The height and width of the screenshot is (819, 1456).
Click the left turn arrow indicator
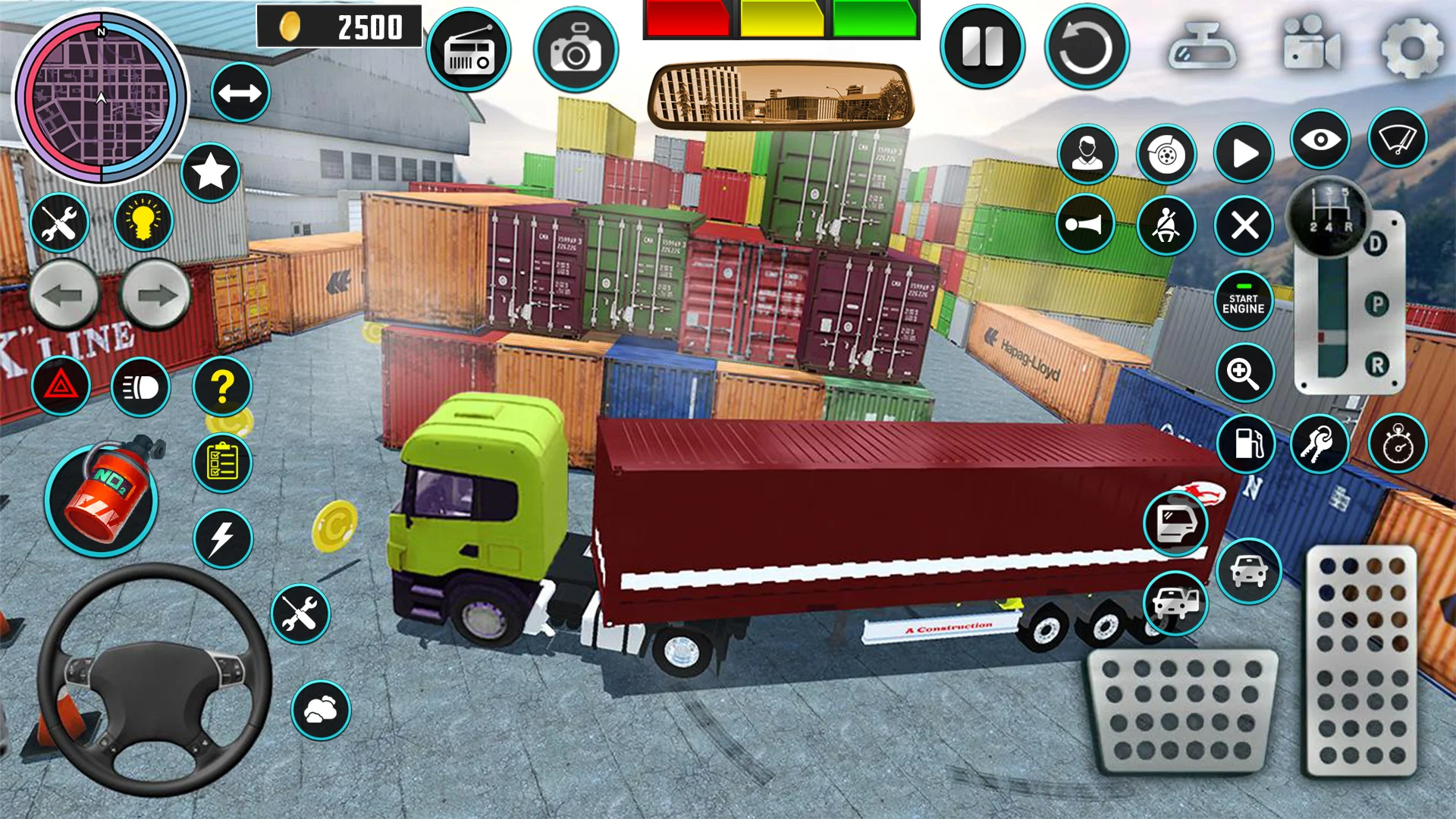coord(64,296)
